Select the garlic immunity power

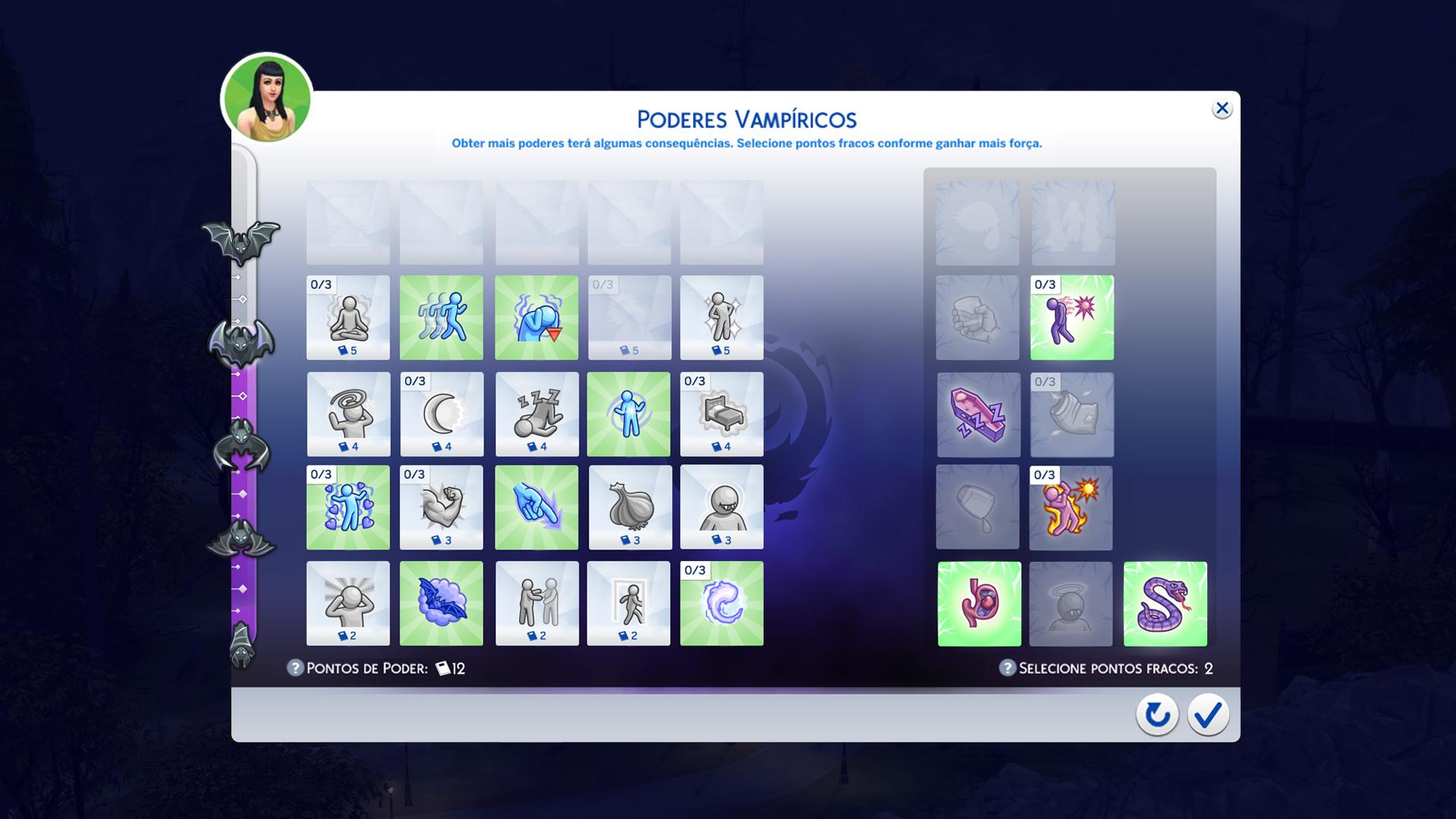point(630,508)
